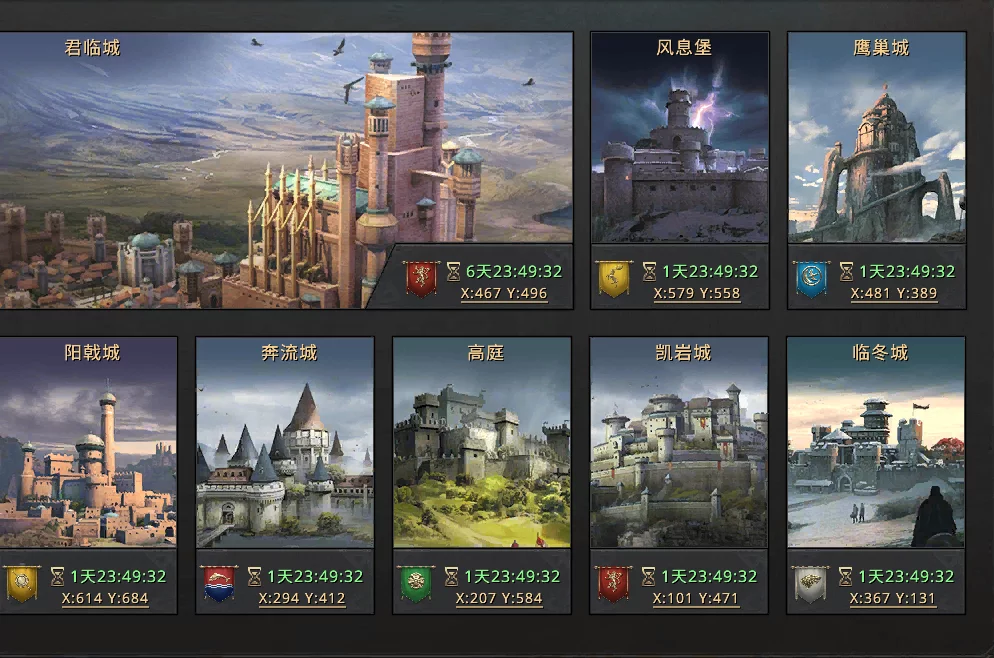
Task: Click the yellow stag banner under 风息堡
Action: pyautogui.click(x=614, y=278)
